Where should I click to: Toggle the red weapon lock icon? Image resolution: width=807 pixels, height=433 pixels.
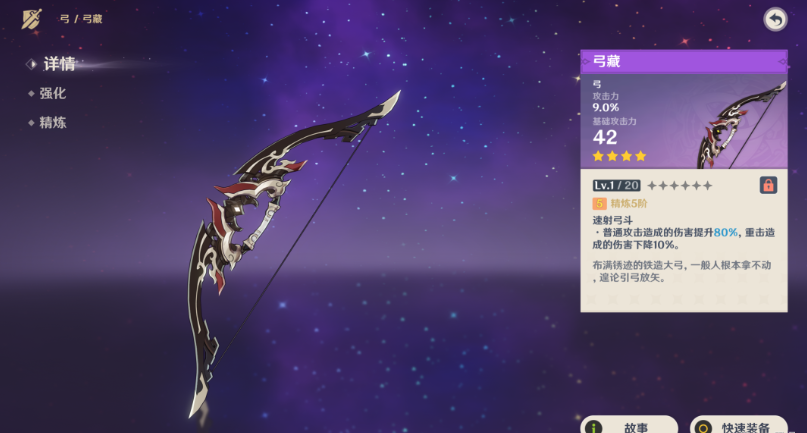point(768,185)
